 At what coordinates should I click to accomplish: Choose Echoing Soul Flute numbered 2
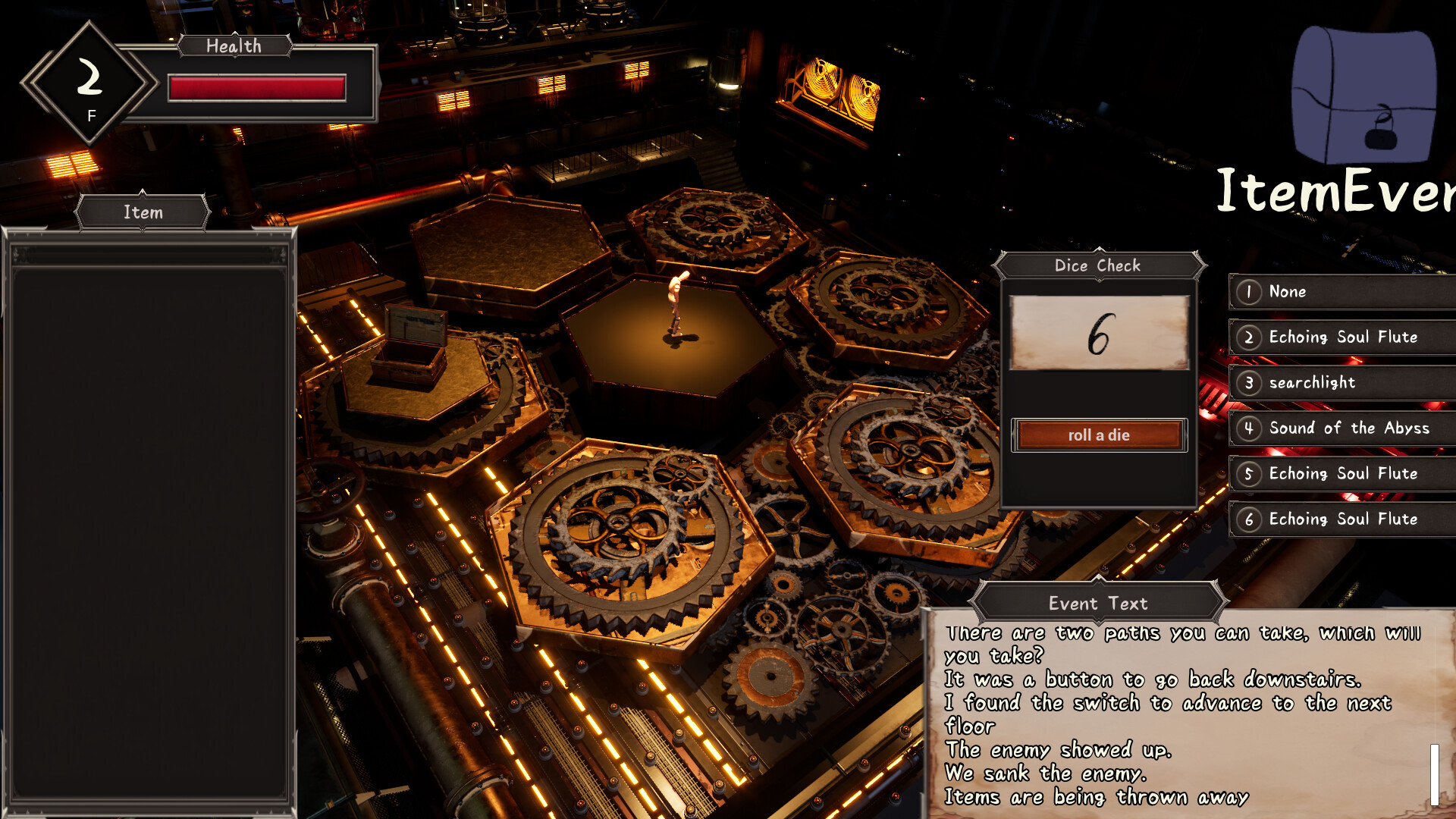[1342, 337]
